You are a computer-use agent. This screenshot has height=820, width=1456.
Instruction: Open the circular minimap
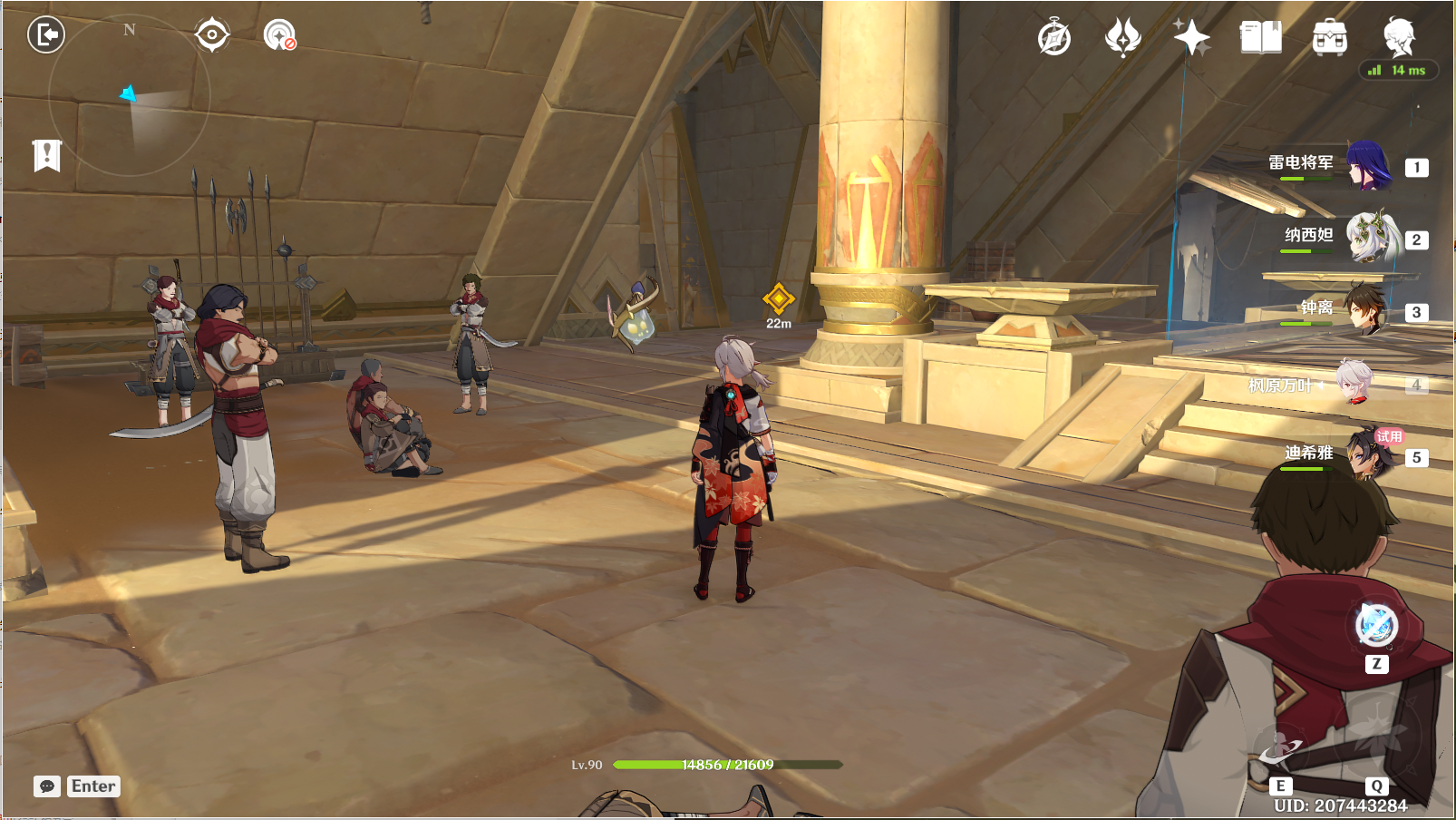click(x=130, y=95)
